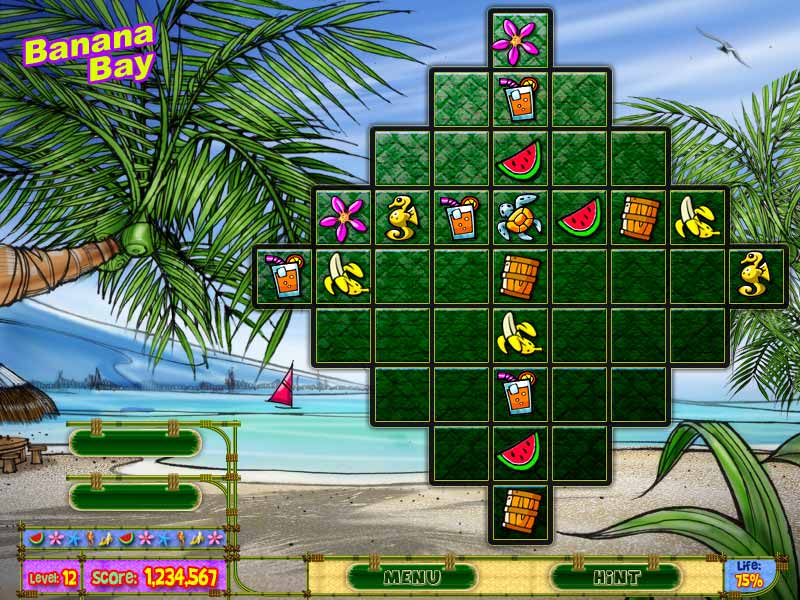Pick the watermelon tile between turtle and barrel
Screen dimensions: 800x600
pos(579,216)
